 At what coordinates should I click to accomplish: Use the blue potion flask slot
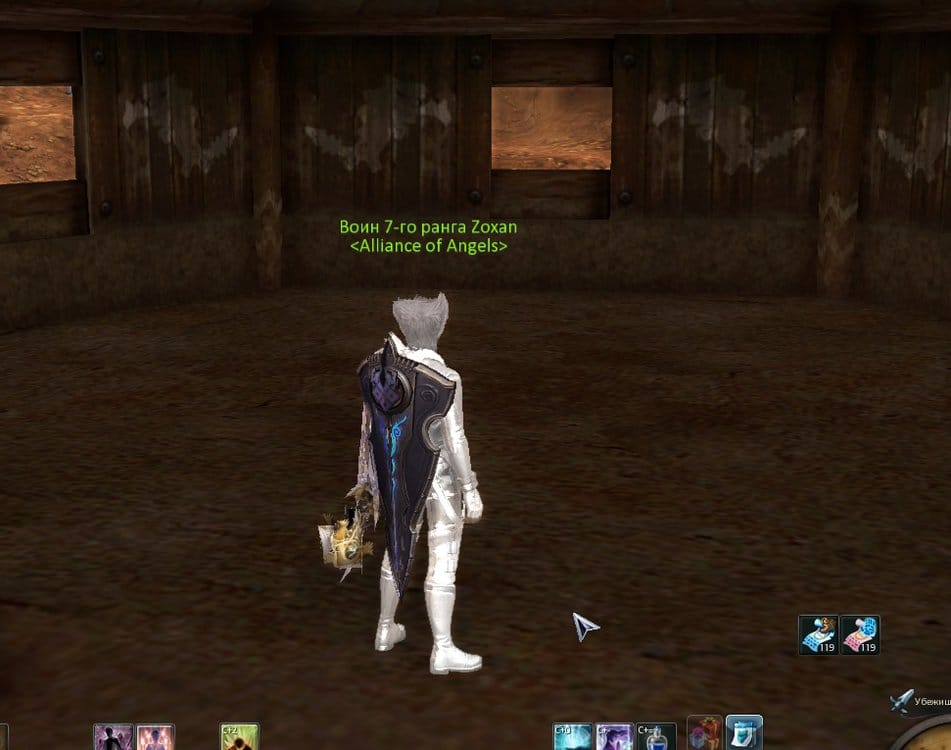click(x=656, y=738)
